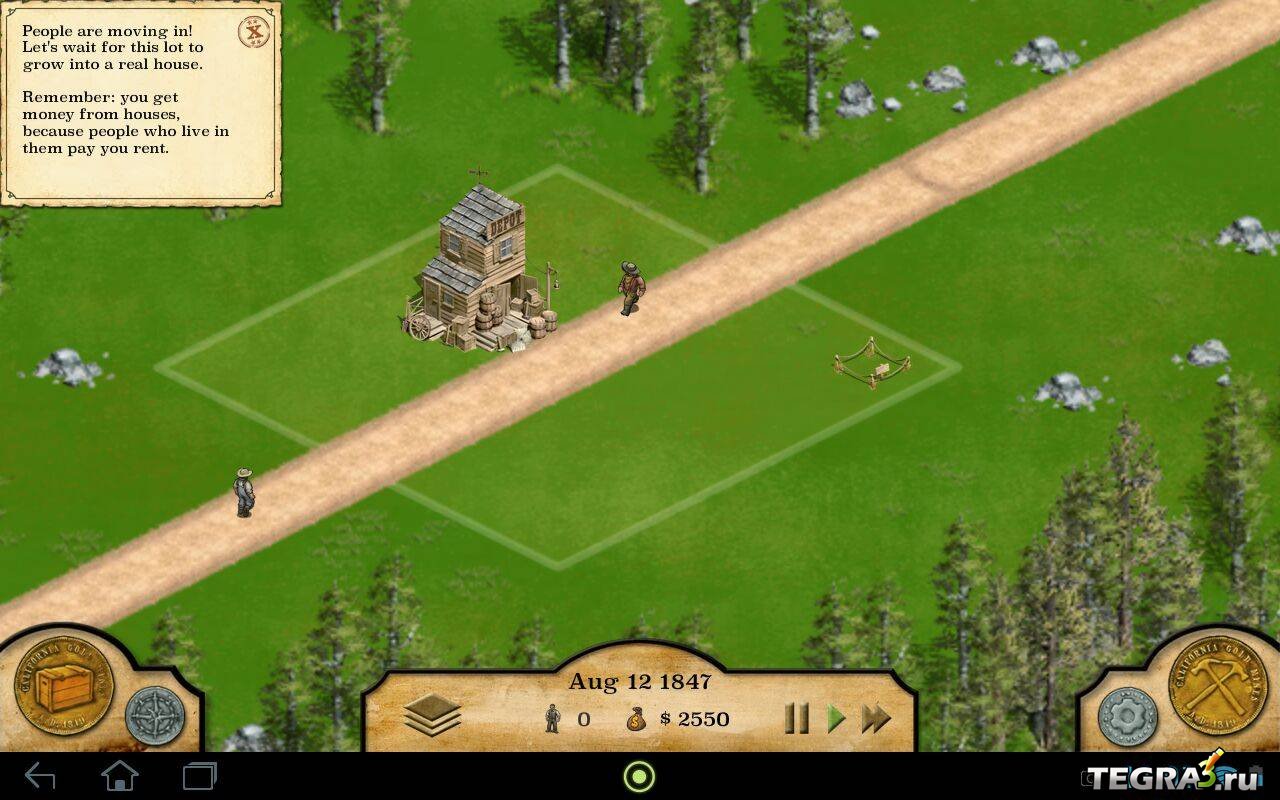Viewport: 1280px width, 800px height.
Task: Open the pickaxe and hammer build menu
Action: 1217,687
